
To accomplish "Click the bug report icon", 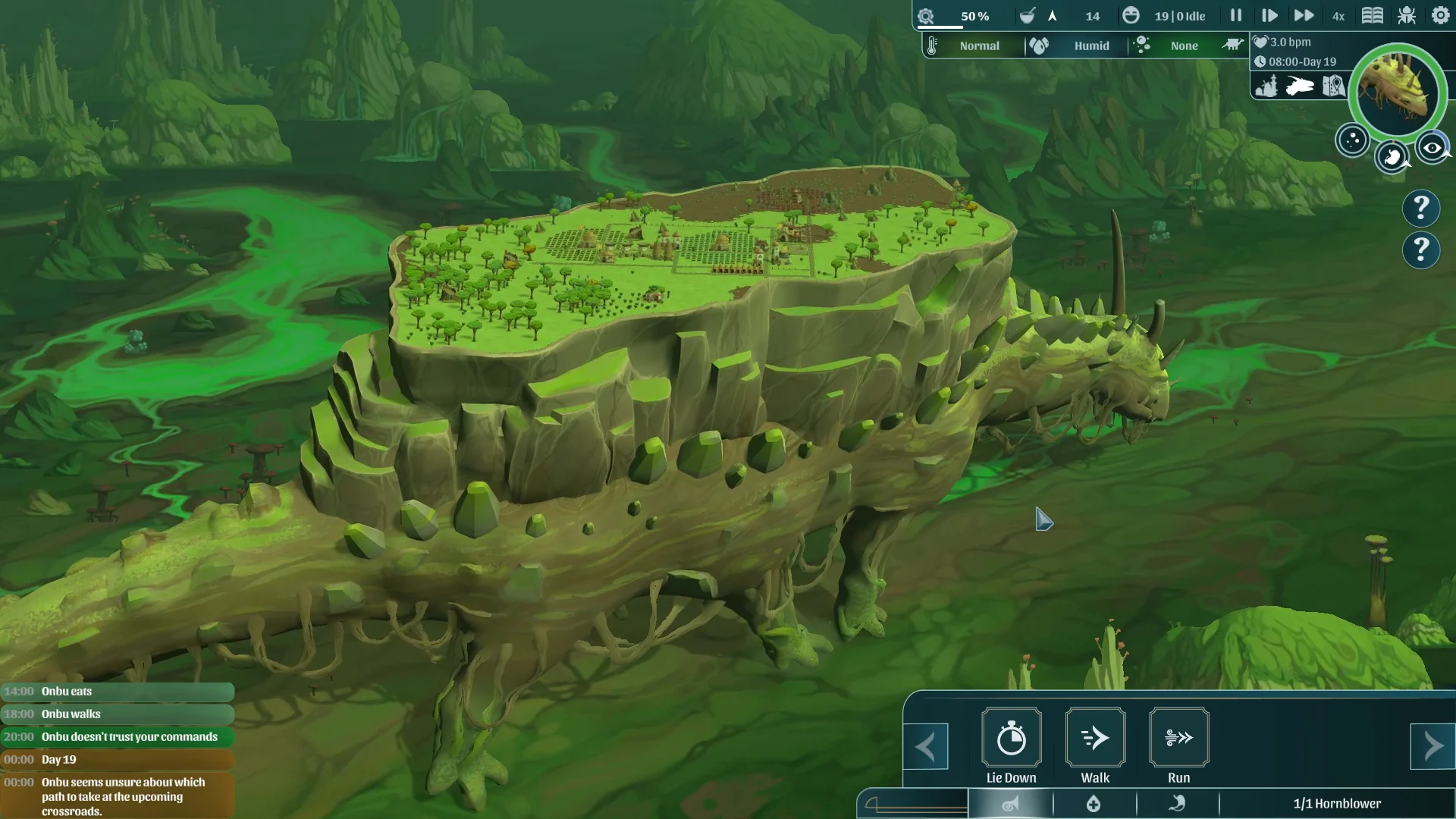I will 1407,15.
